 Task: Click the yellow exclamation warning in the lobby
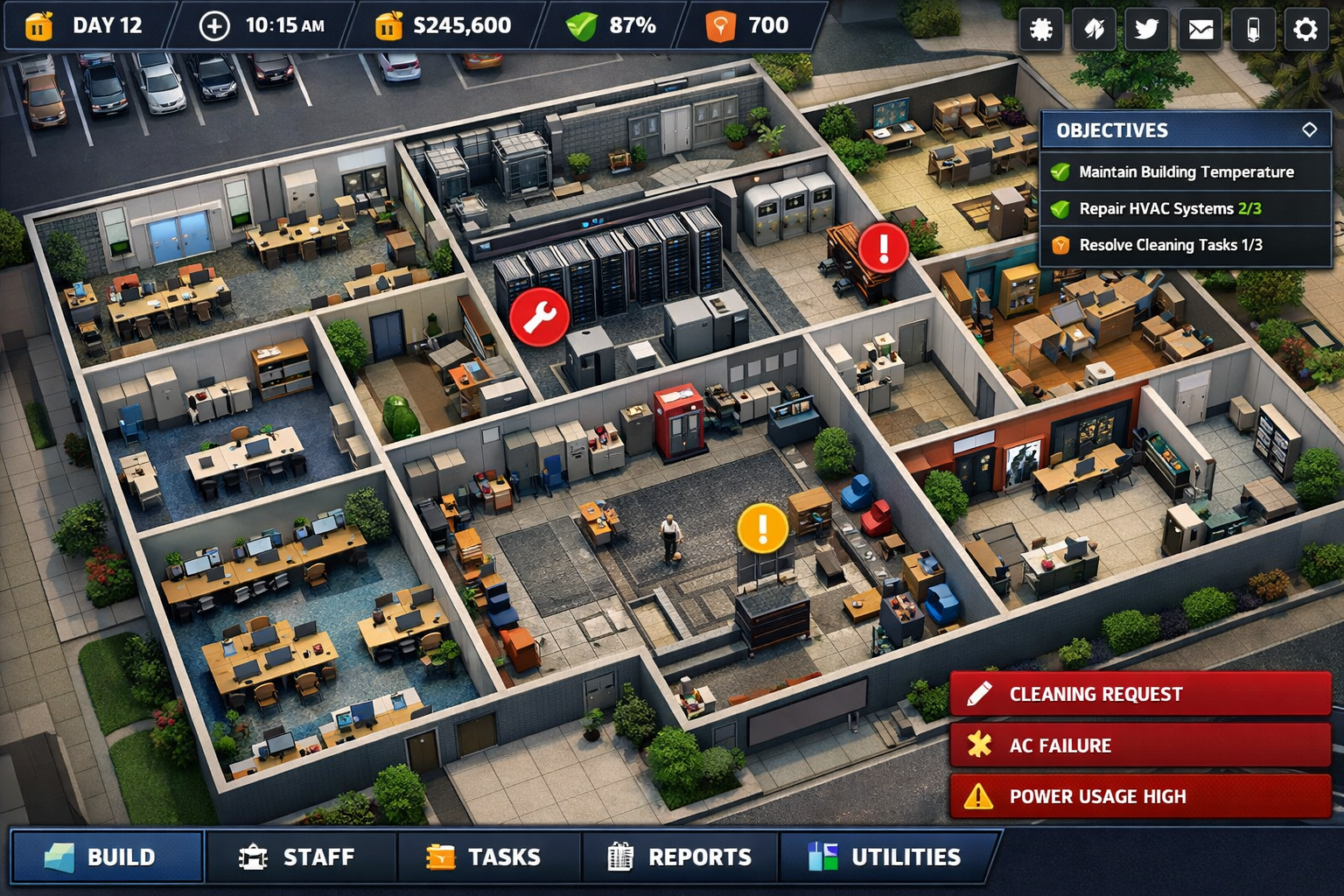(x=760, y=527)
